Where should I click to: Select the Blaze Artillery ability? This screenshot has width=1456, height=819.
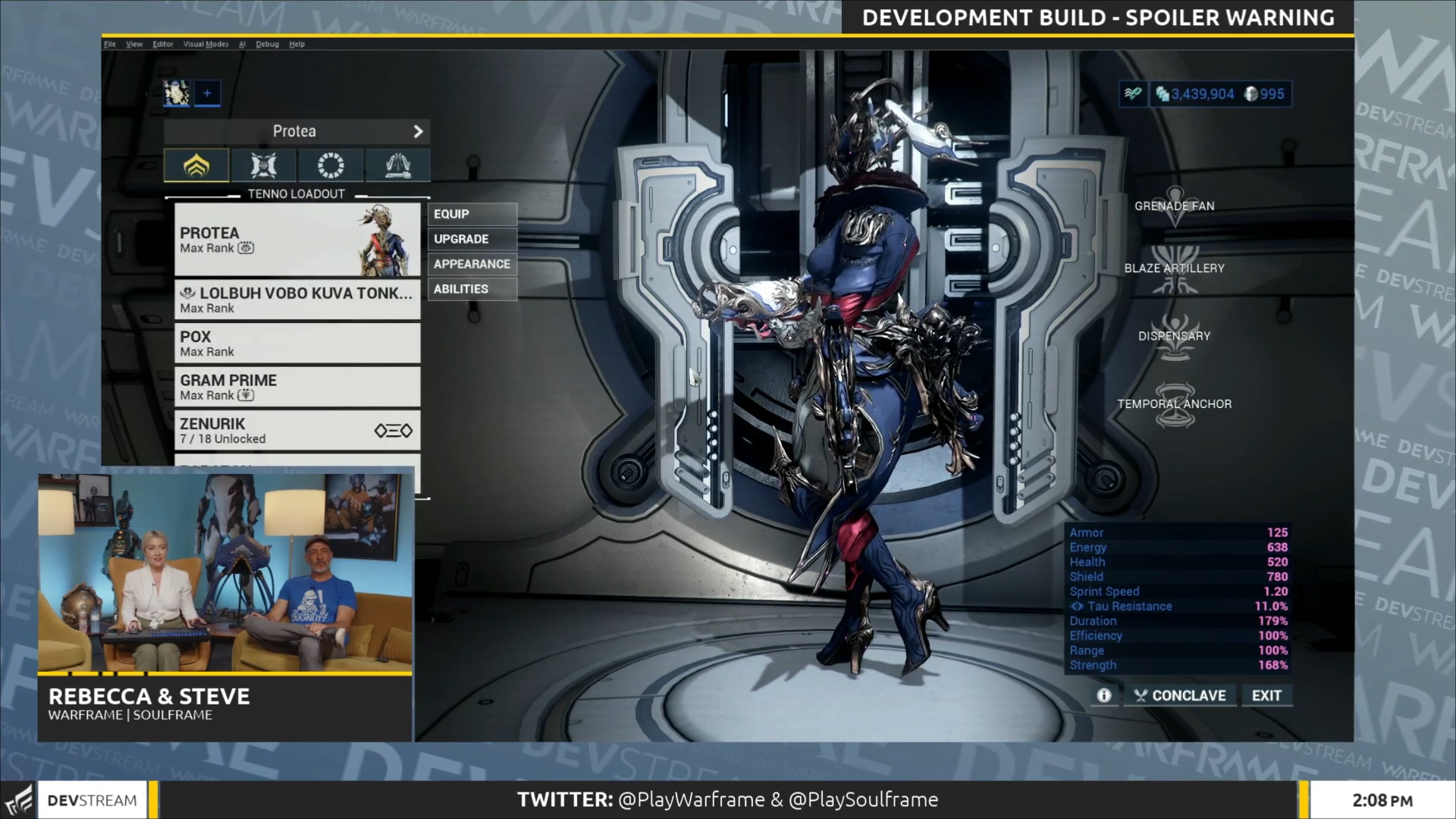1174,268
